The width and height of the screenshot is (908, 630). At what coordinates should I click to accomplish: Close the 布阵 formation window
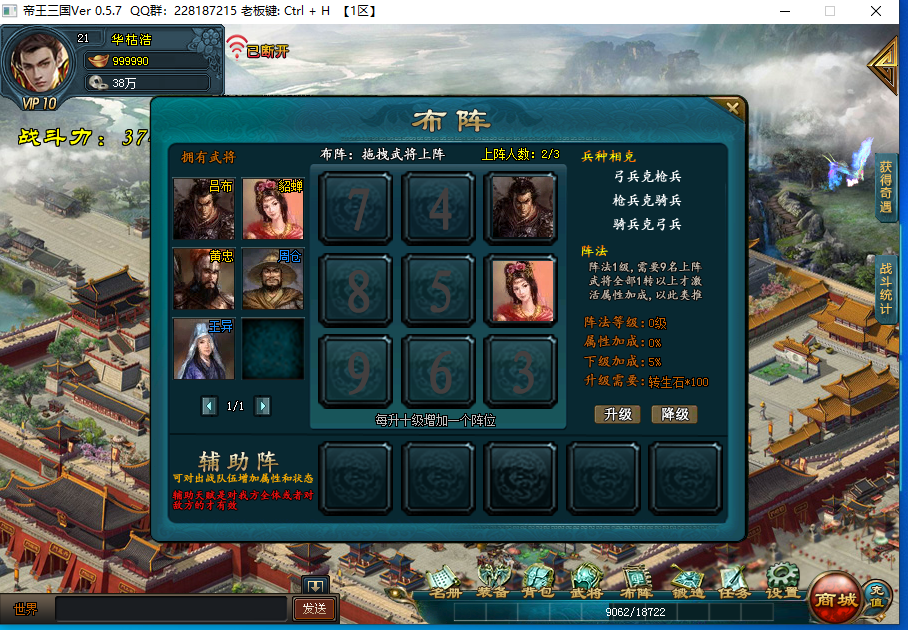[x=733, y=108]
